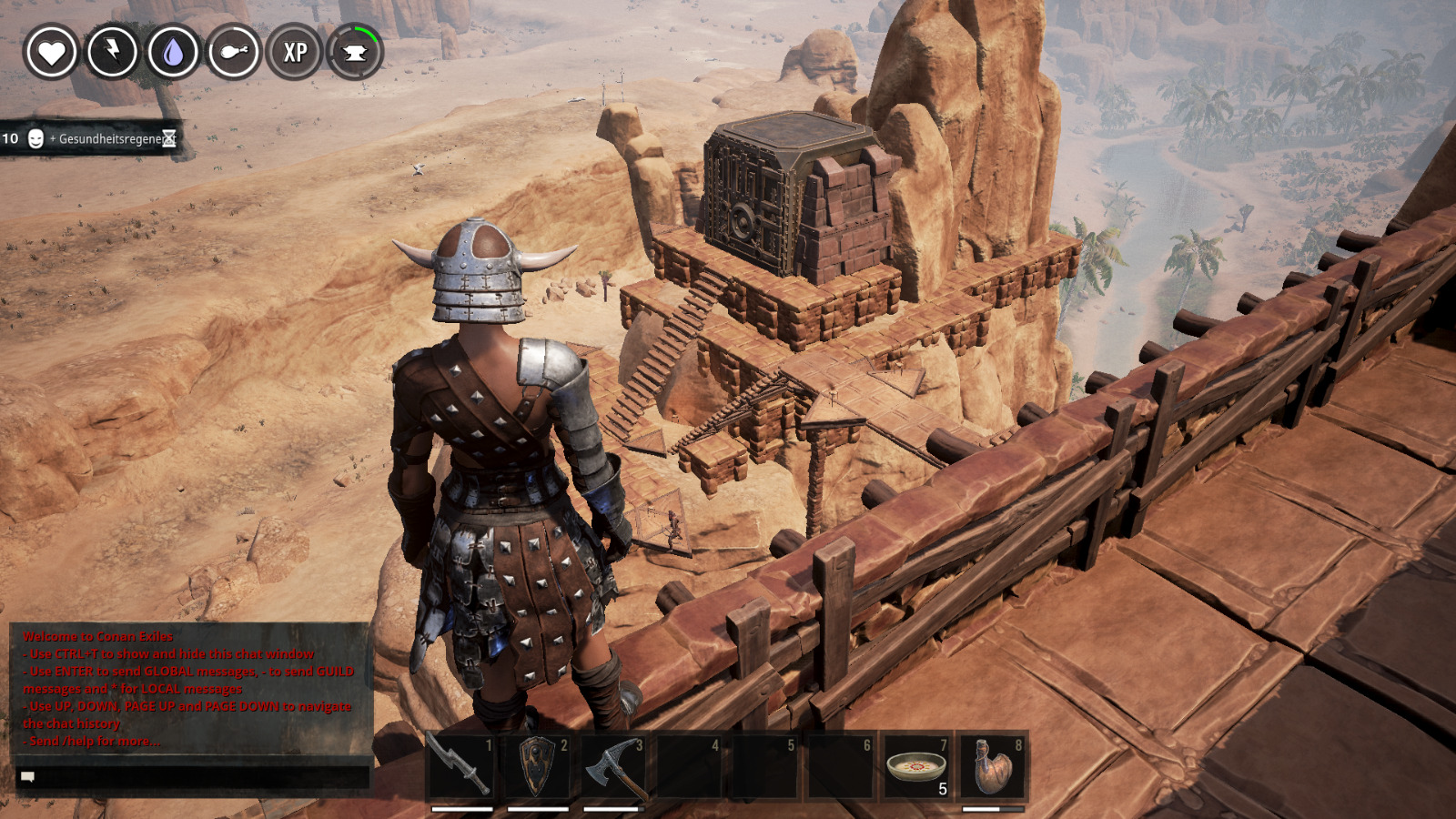Select the shield in hotbar slot 2
Image resolution: width=1456 pixels, height=819 pixels.
coord(538,766)
